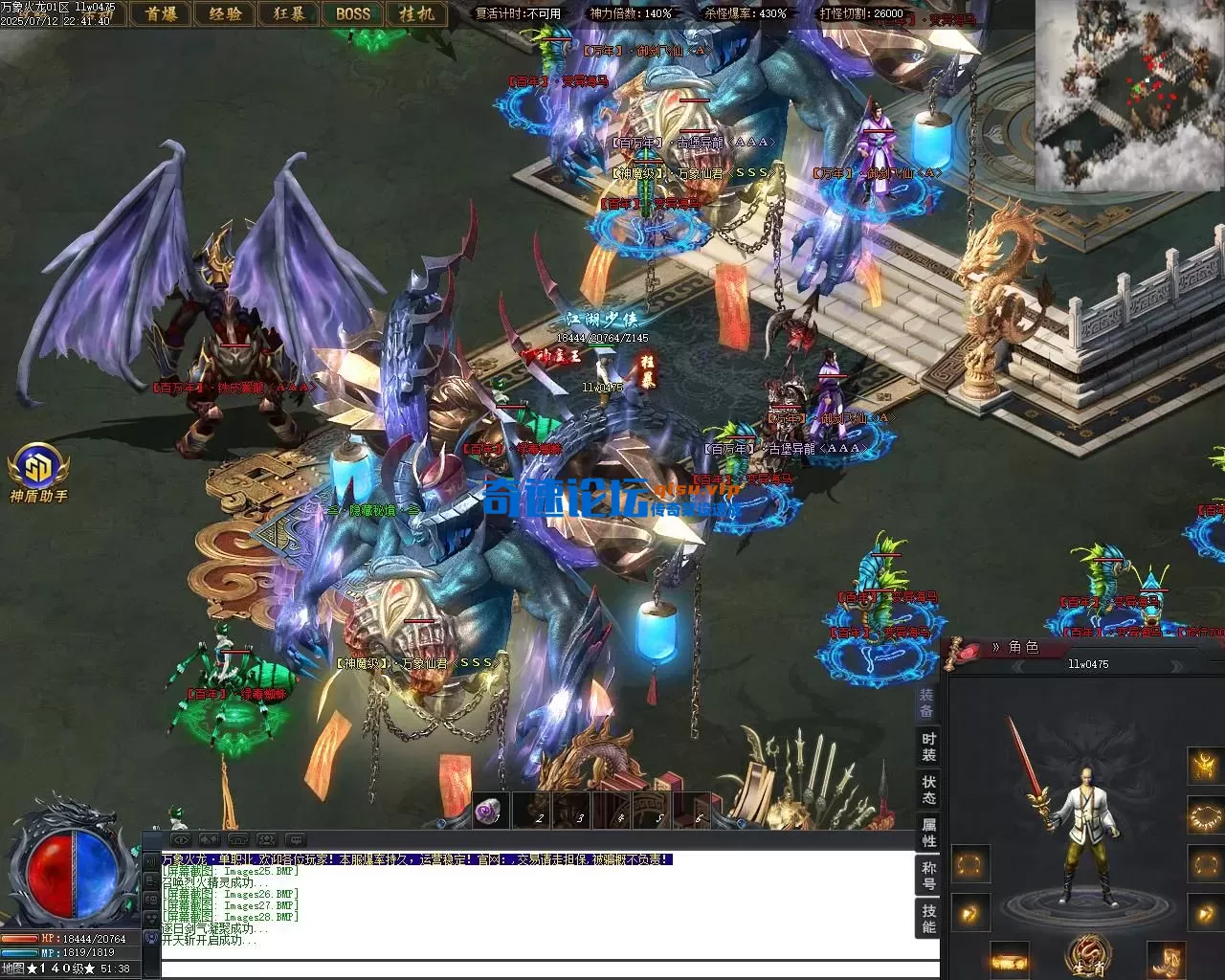Viewport: 1225px width, 980px height.
Task: Open the 状态 status tab
Action: click(928, 790)
